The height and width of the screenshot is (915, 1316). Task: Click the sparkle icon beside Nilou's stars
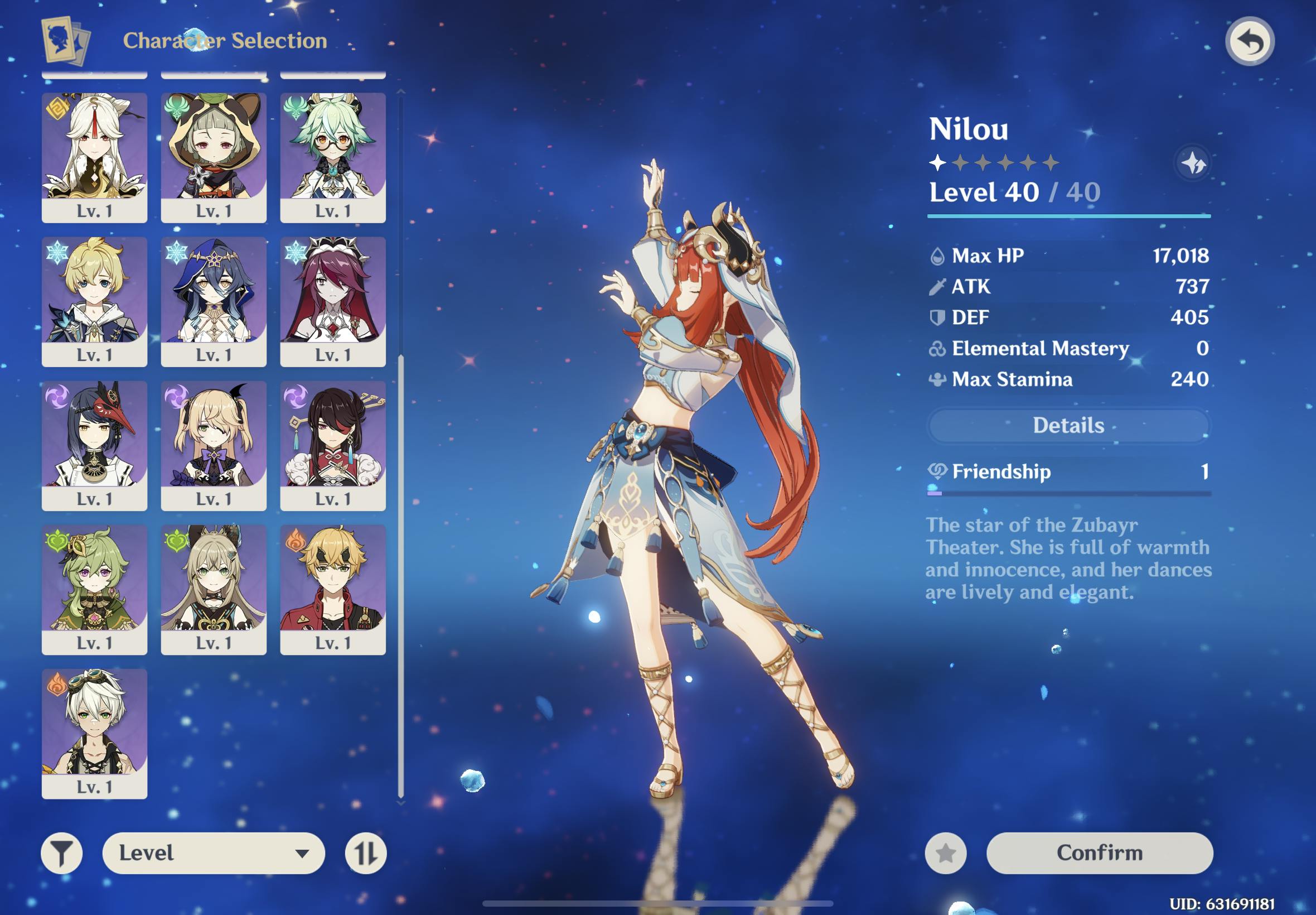[1194, 163]
